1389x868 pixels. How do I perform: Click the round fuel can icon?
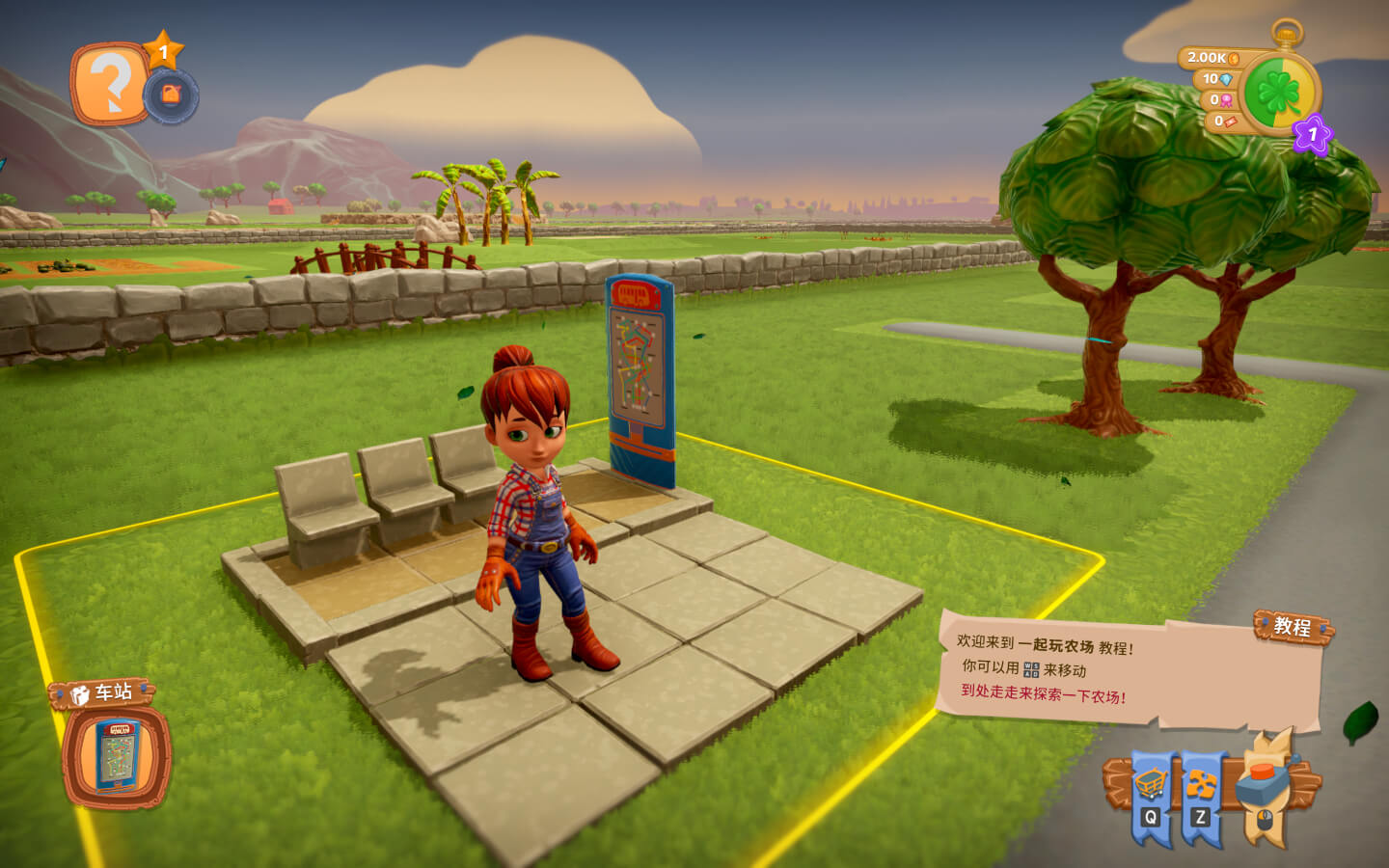pos(171,95)
